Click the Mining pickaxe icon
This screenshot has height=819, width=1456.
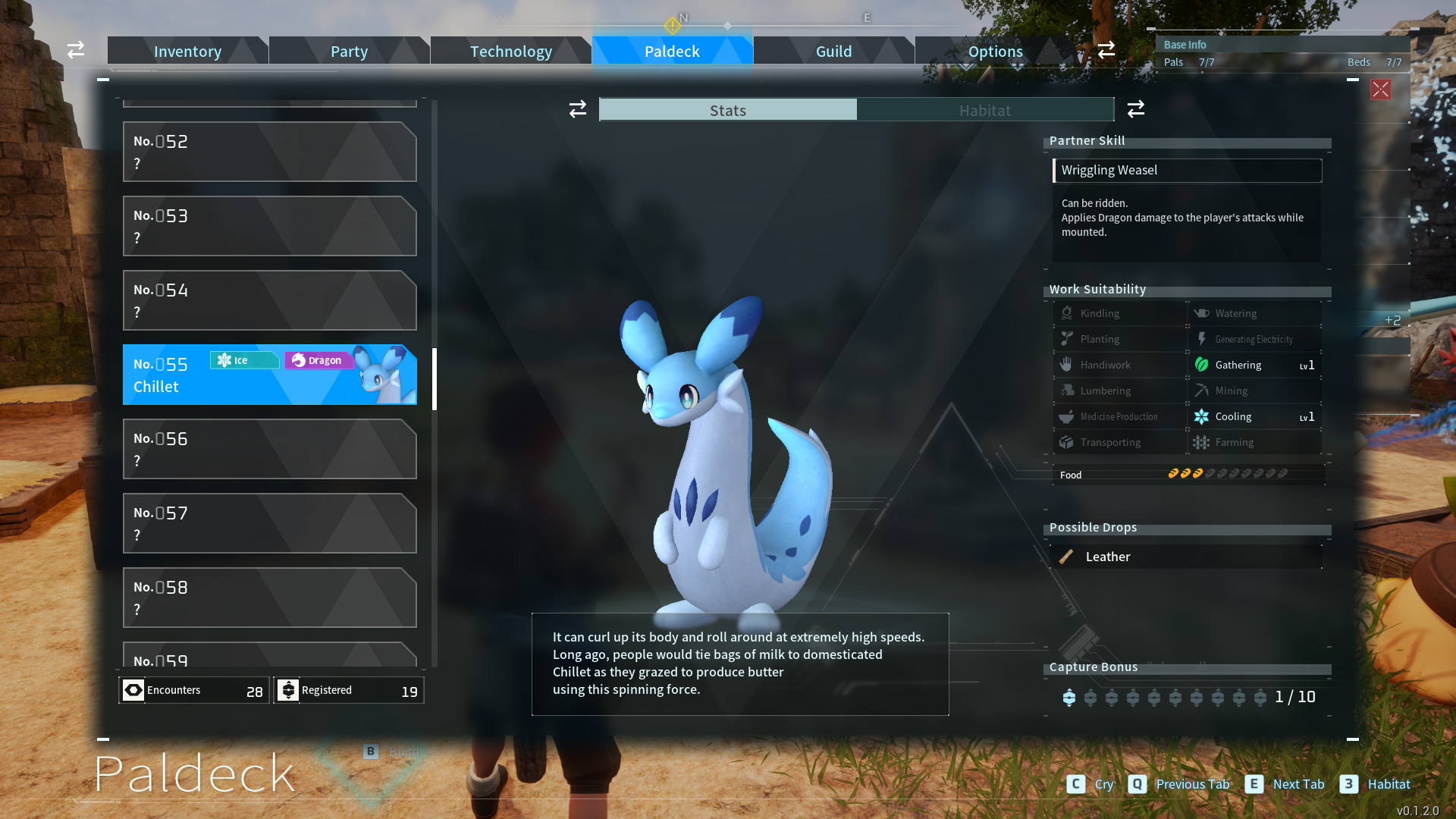[x=1201, y=390]
